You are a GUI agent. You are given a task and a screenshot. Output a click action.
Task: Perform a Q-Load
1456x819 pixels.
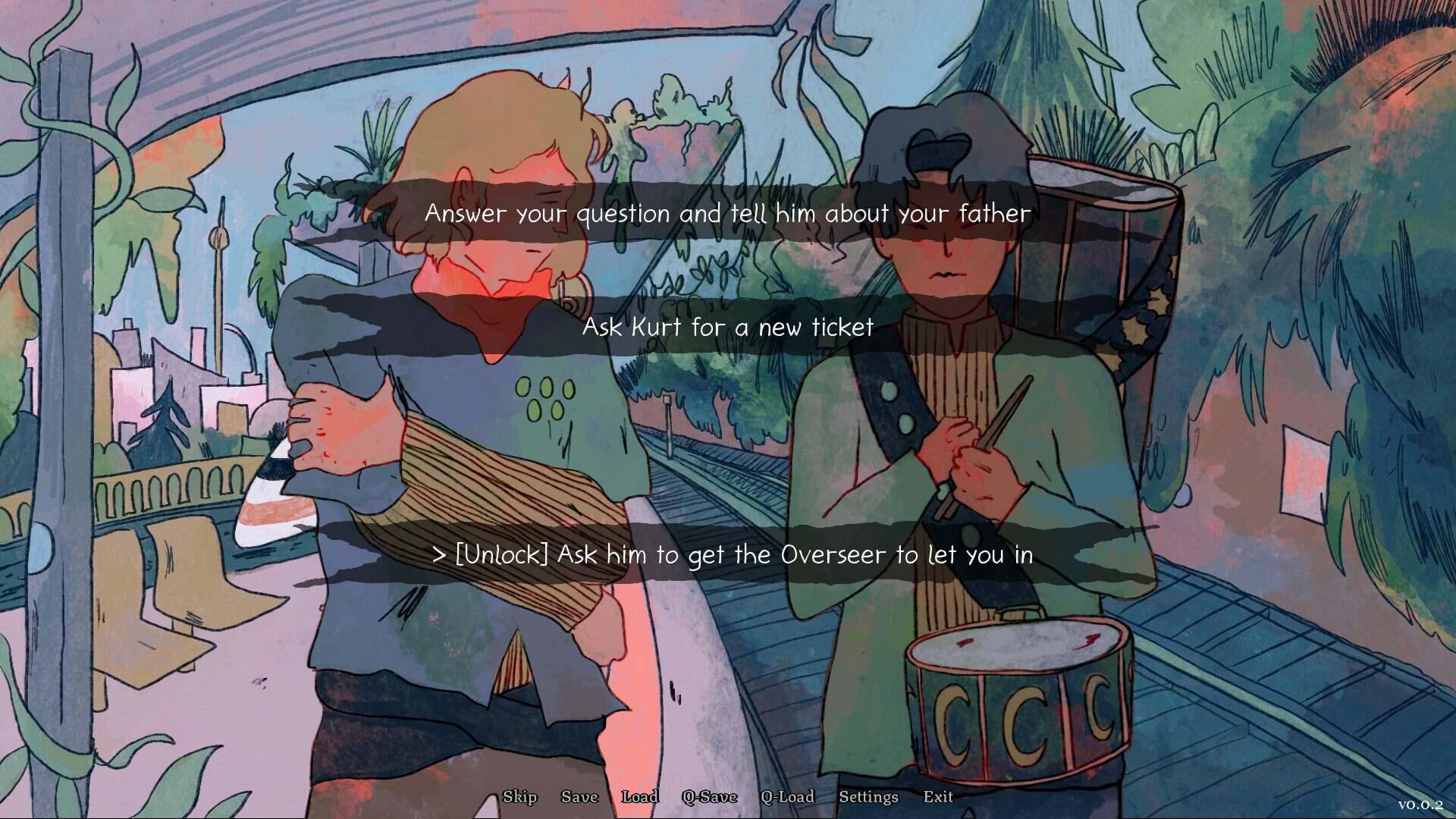[x=788, y=797]
